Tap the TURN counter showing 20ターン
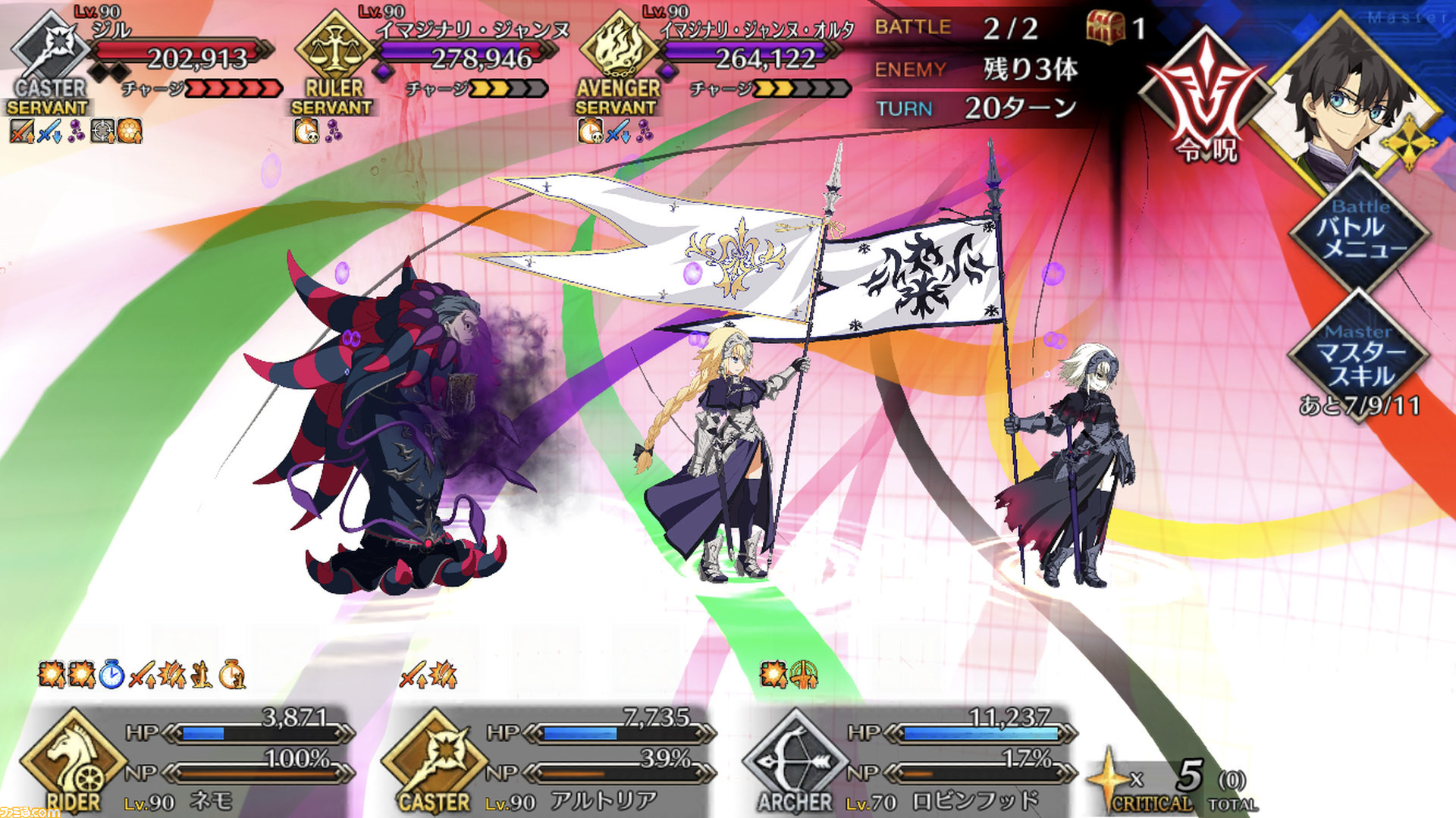This screenshot has width=1456, height=818. (1020, 108)
